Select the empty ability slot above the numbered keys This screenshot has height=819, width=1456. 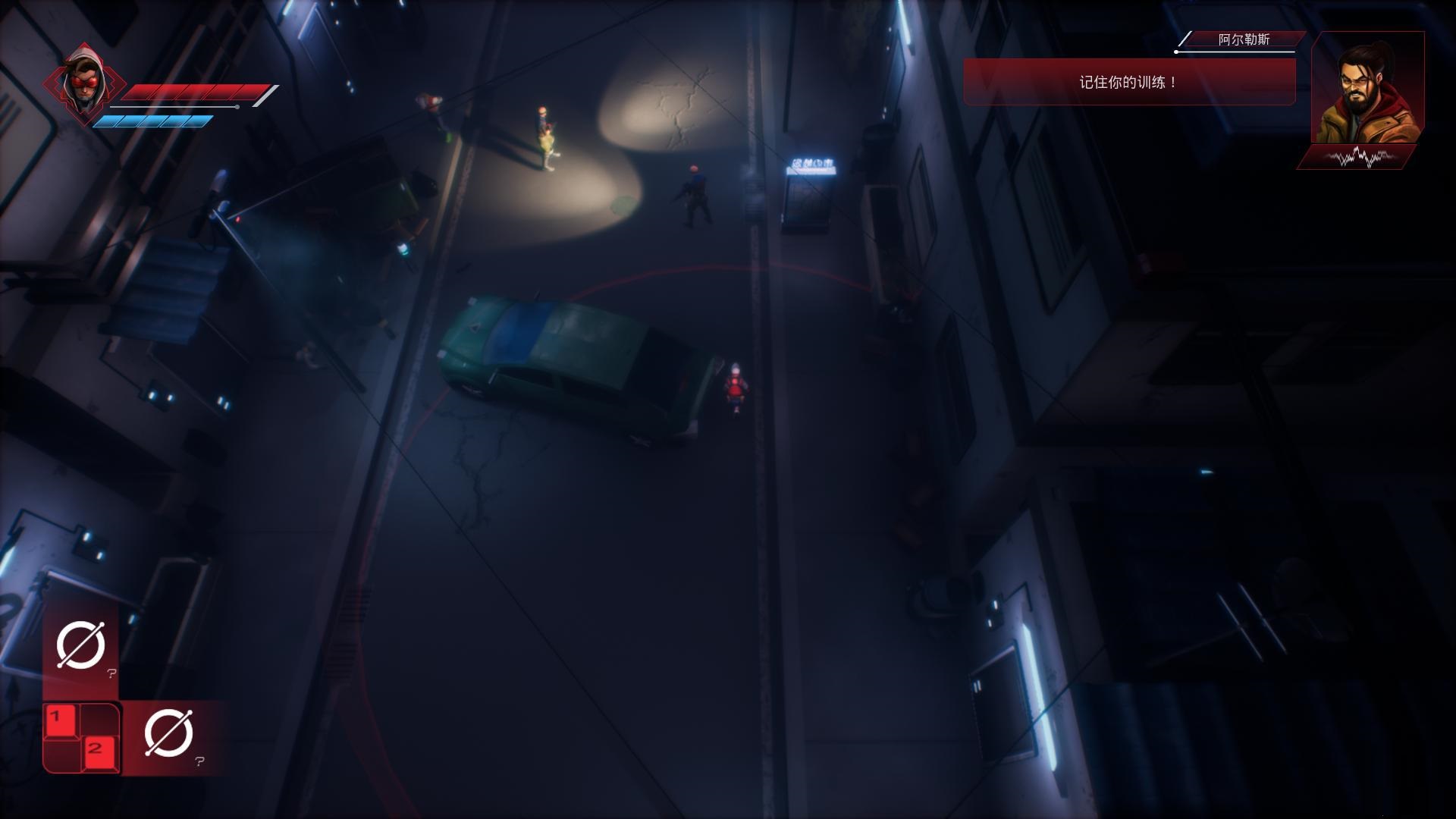(x=81, y=645)
